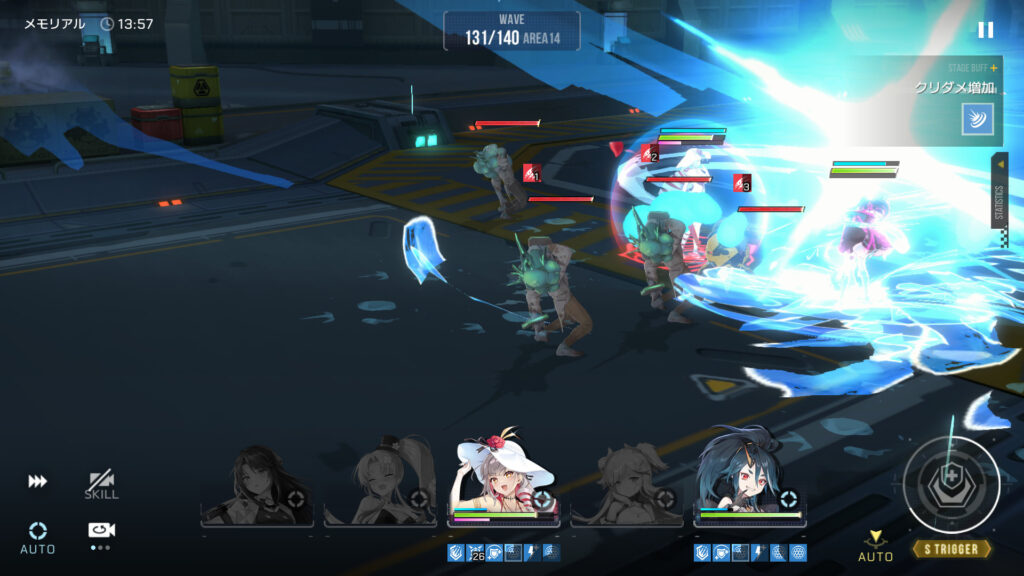The width and height of the screenshot is (1024, 576).
Task: Toggle the AUTO target mode
Action: point(38,537)
